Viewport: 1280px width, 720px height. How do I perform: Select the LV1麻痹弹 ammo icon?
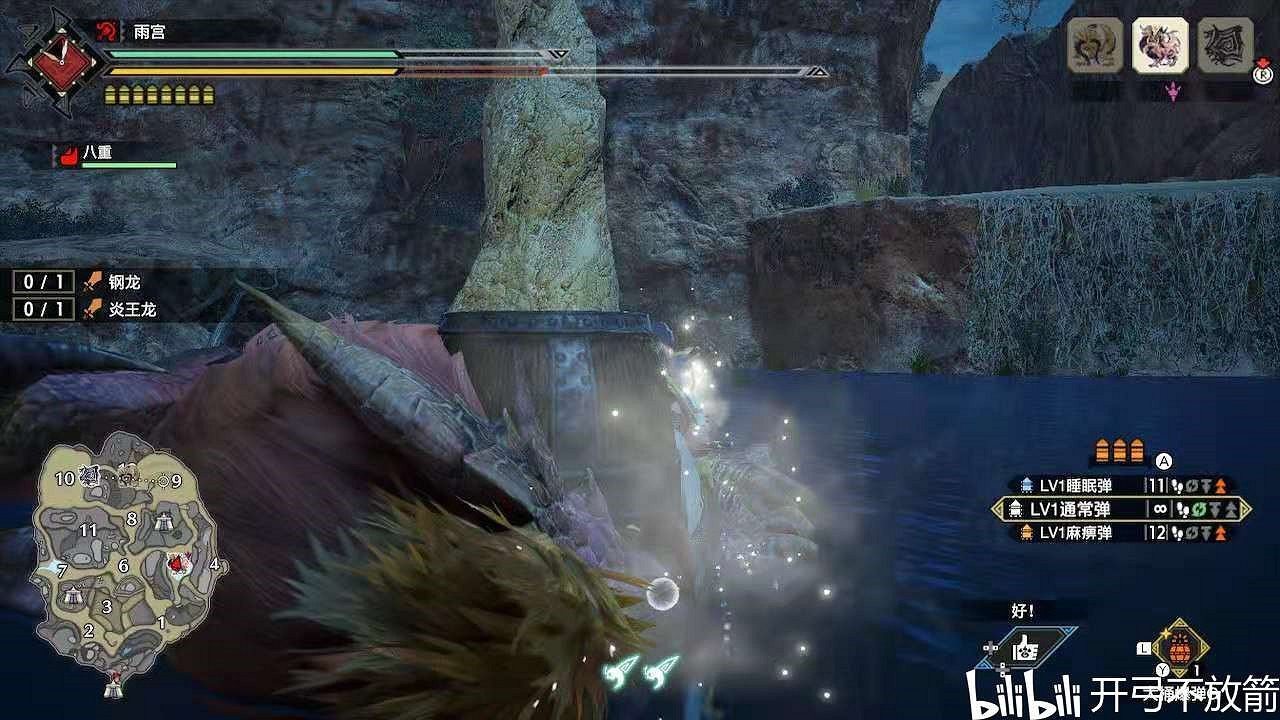point(1028,534)
